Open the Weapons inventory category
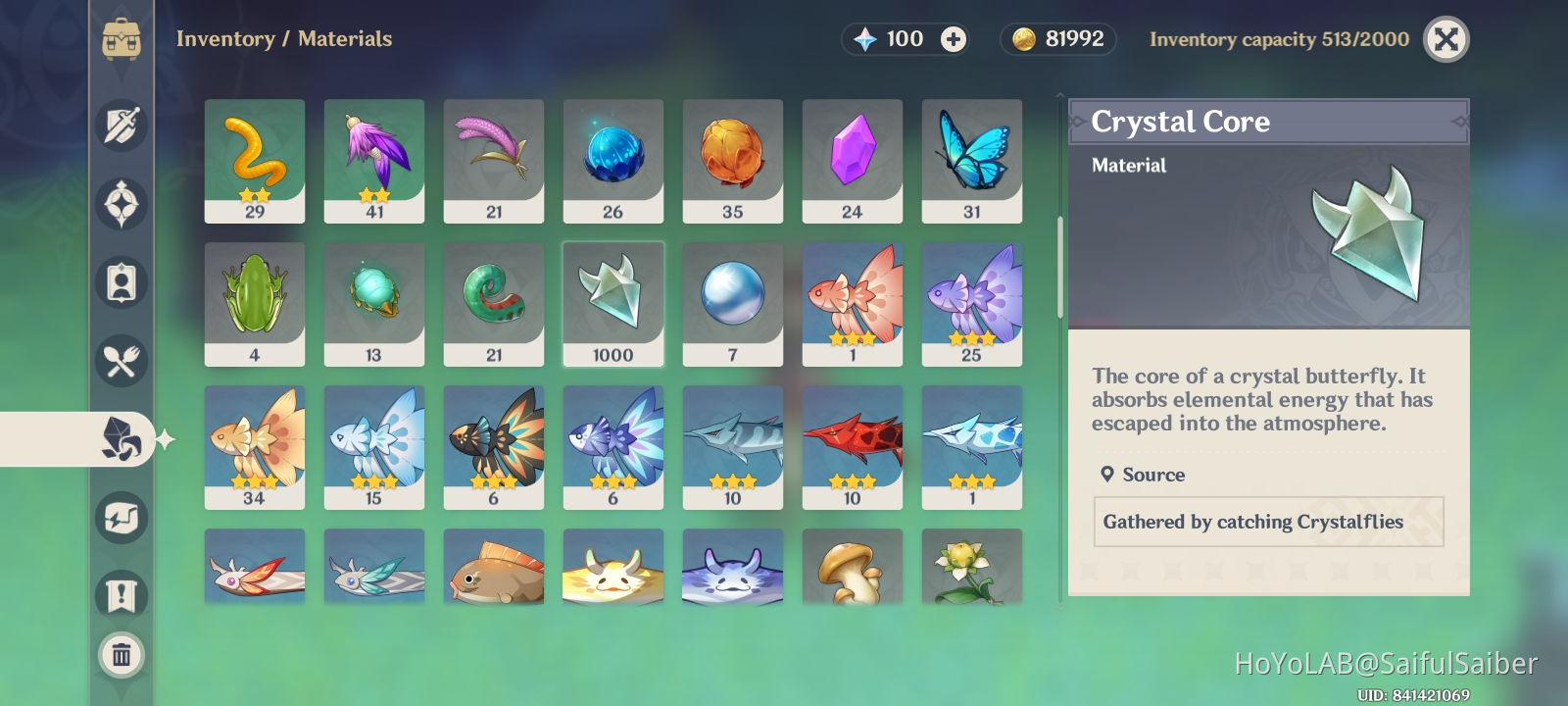Viewport: 1568px width, 706px height. (x=121, y=126)
